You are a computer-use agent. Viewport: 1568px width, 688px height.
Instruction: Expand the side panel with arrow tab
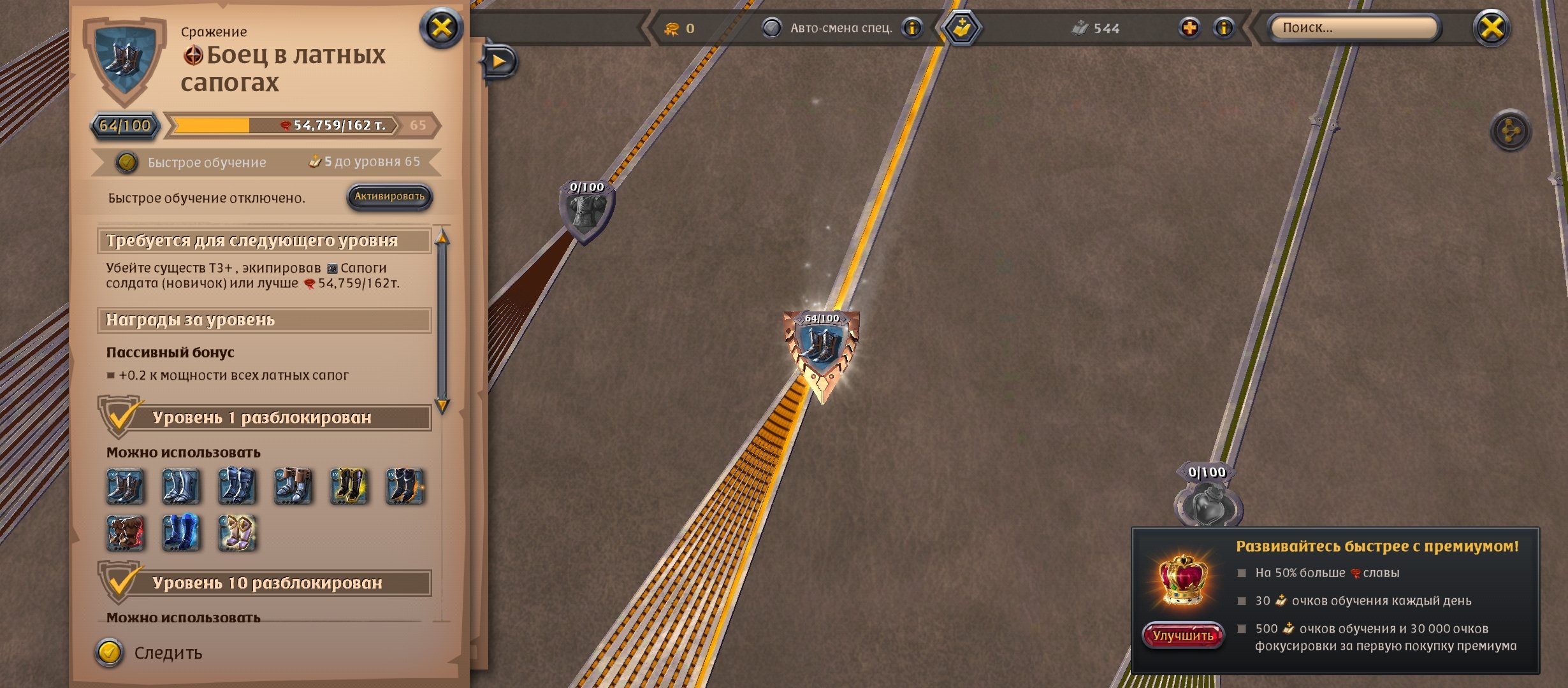pyautogui.click(x=500, y=62)
